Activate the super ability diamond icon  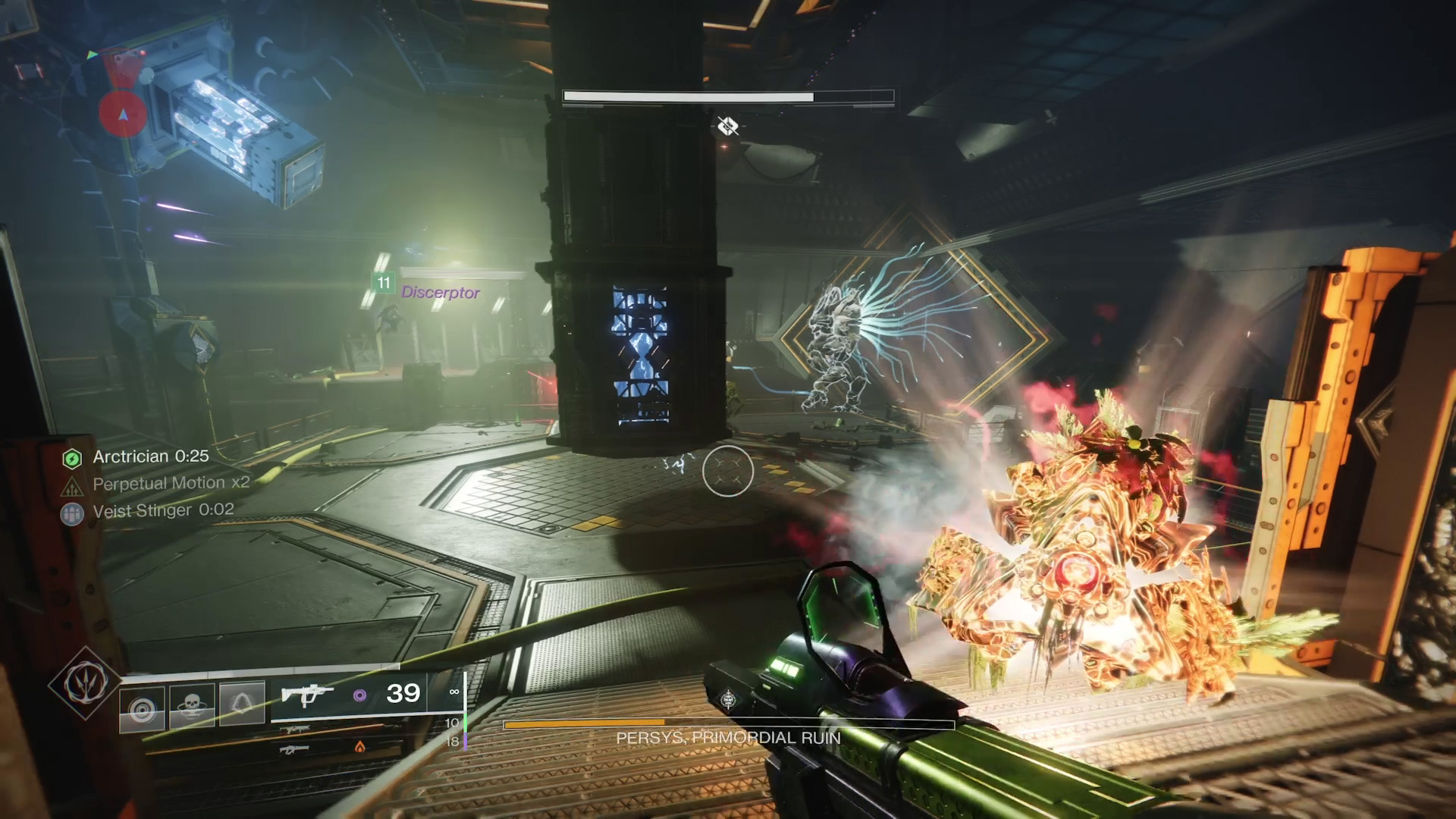point(83,683)
